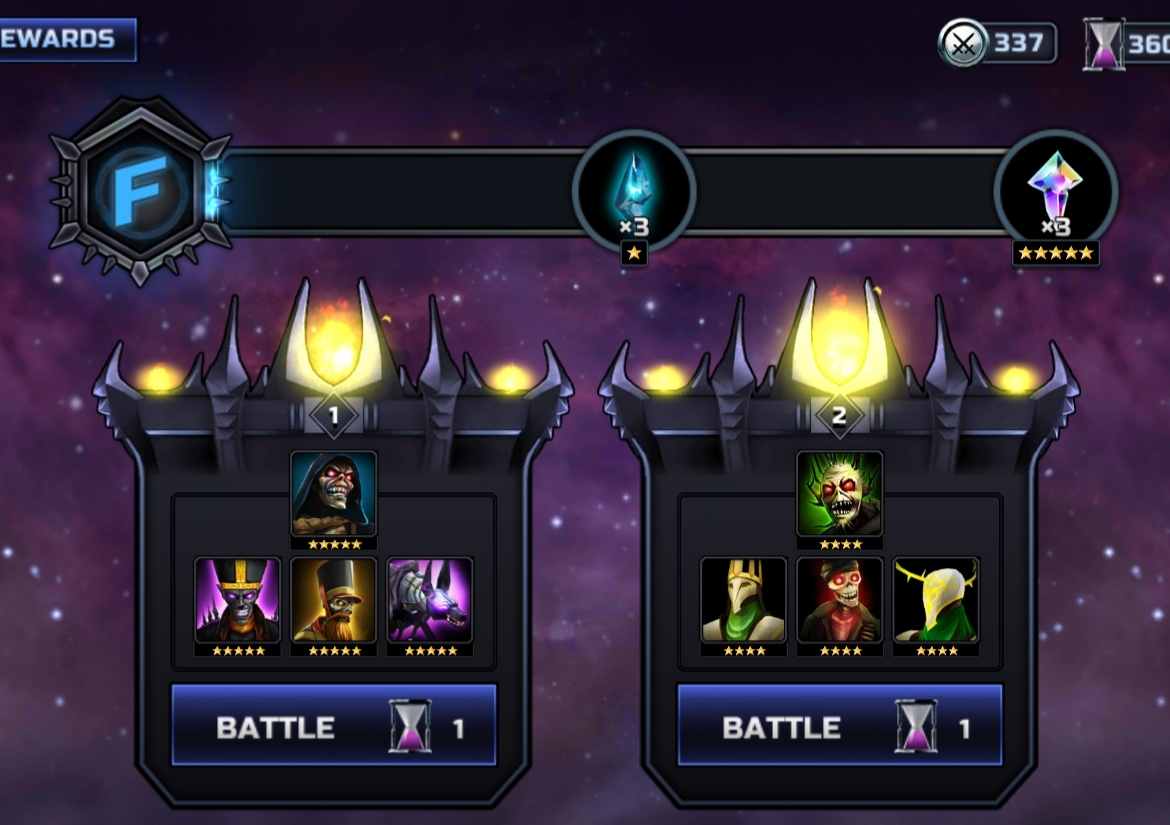View the one-star blue shard reward
Image resolution: width=1170 pixels, height=825 pixels.
coord(633,190)
